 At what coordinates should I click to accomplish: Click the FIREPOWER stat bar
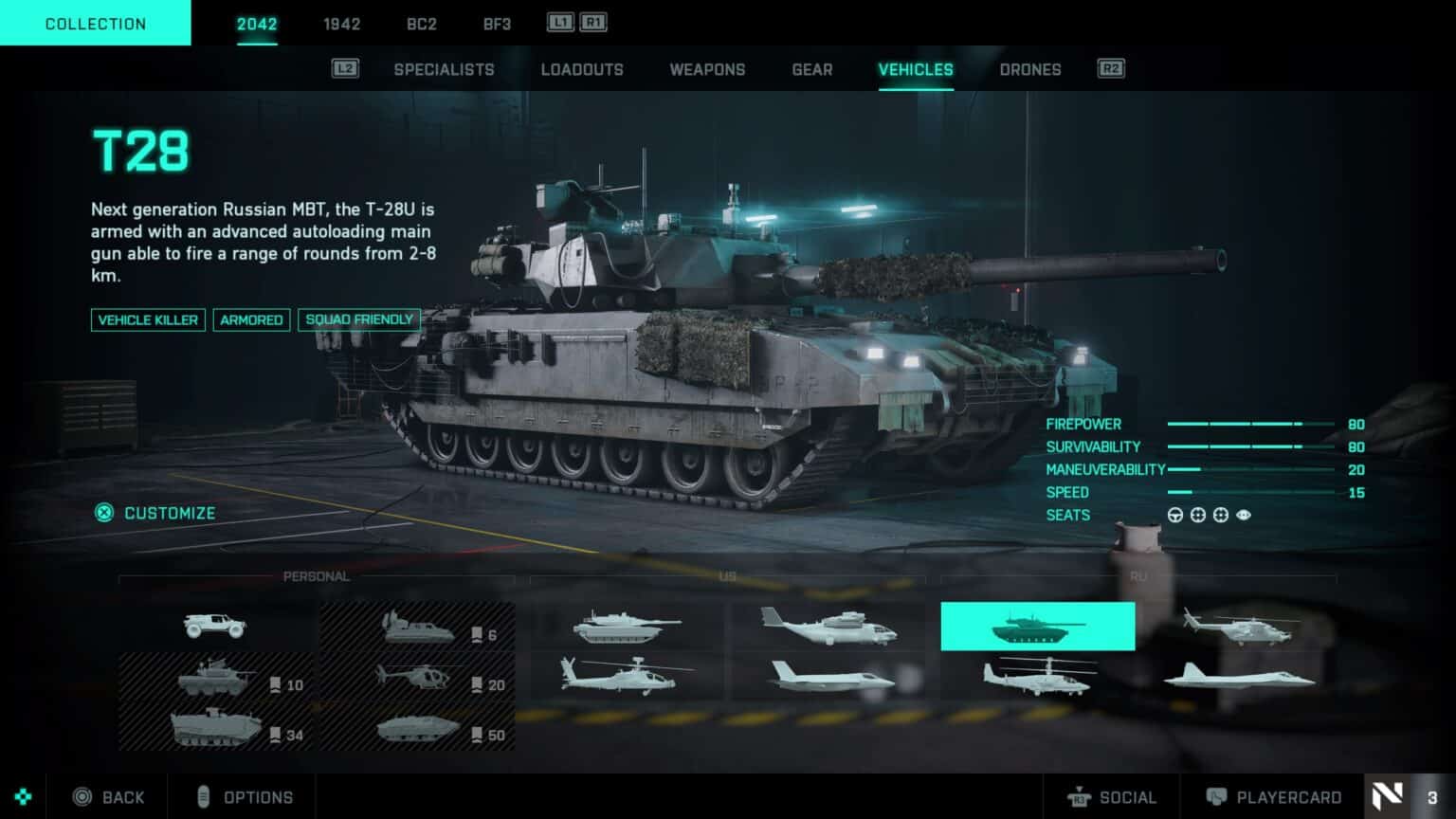coord(1242,425)
